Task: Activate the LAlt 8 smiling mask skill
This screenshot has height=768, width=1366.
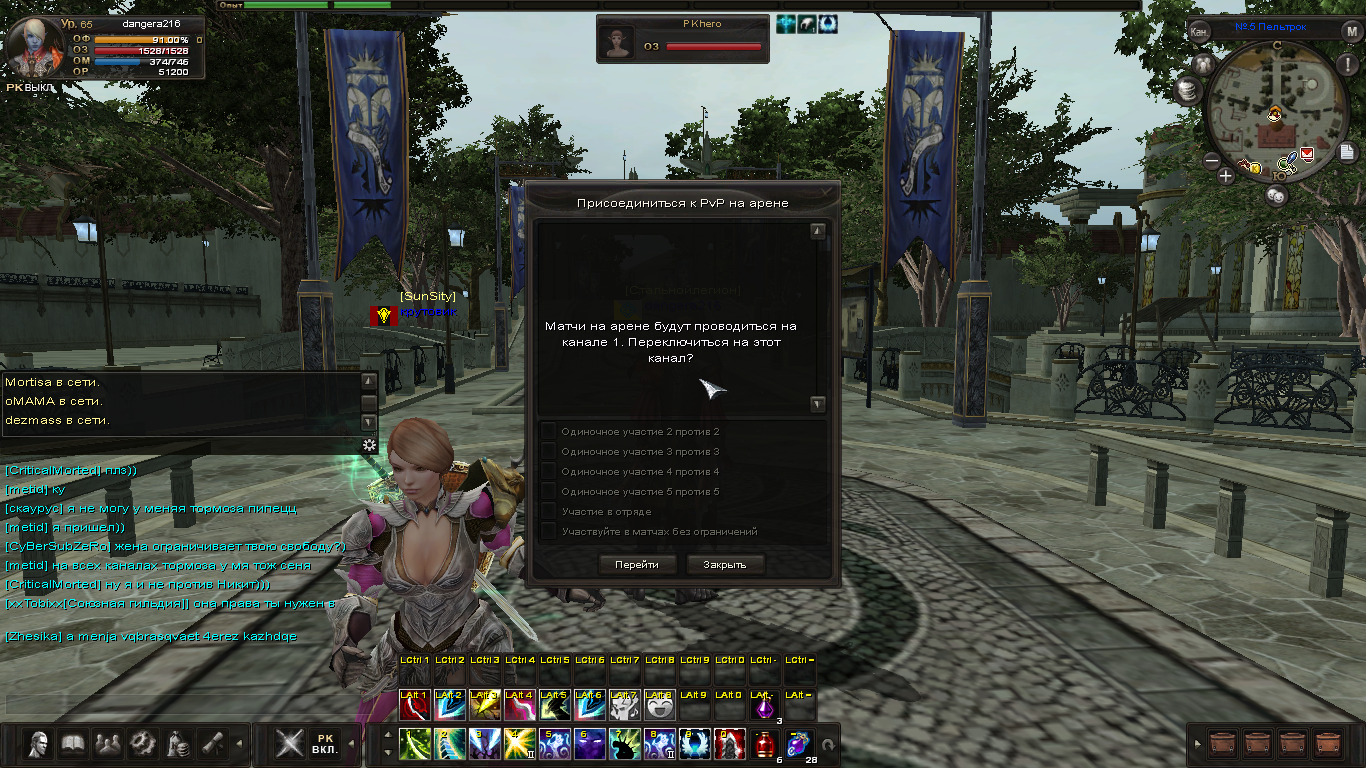Action: 658,706
